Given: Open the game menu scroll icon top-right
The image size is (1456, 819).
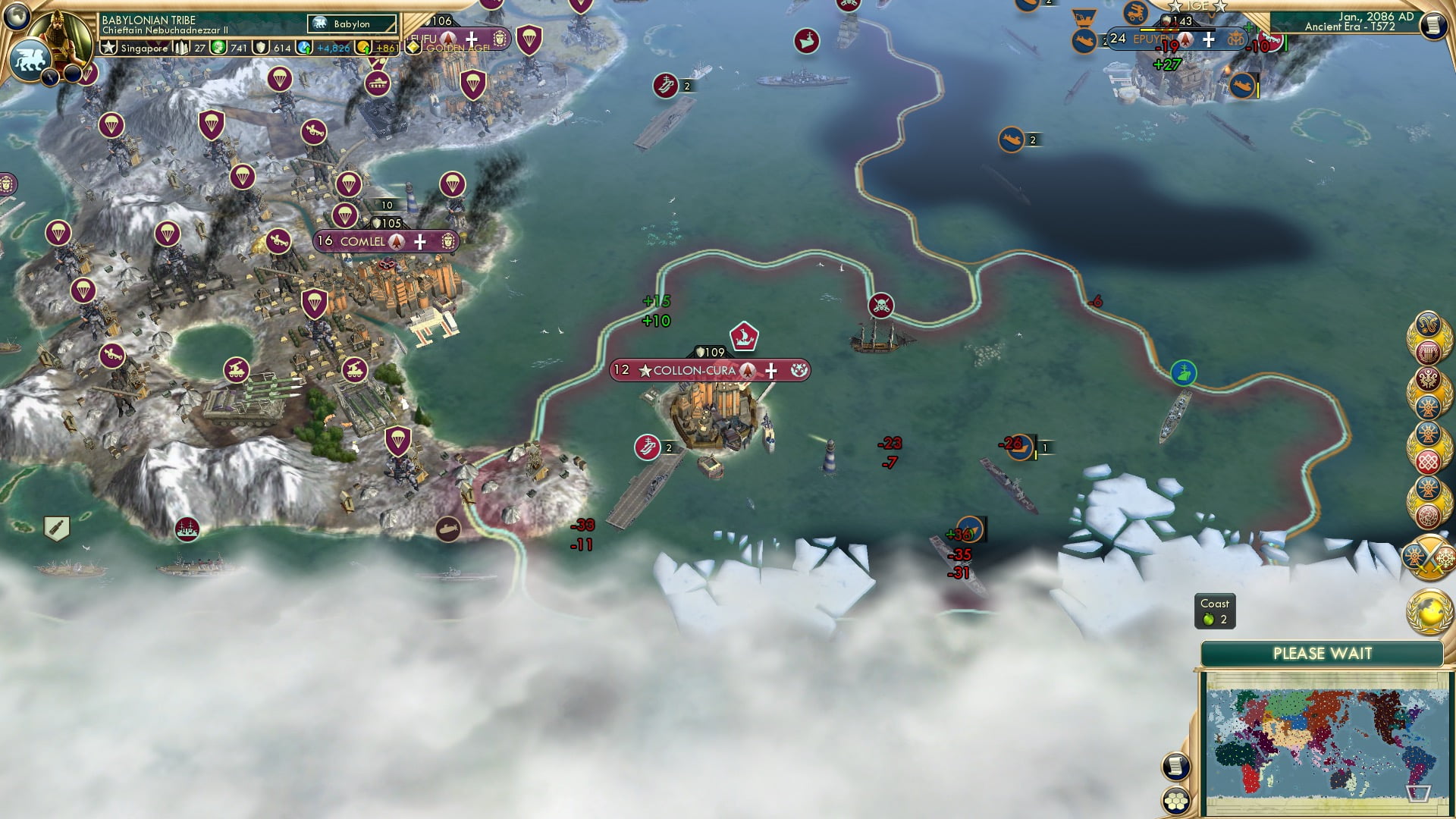Looking at the screenshot, I should (x=1434, y=23).
